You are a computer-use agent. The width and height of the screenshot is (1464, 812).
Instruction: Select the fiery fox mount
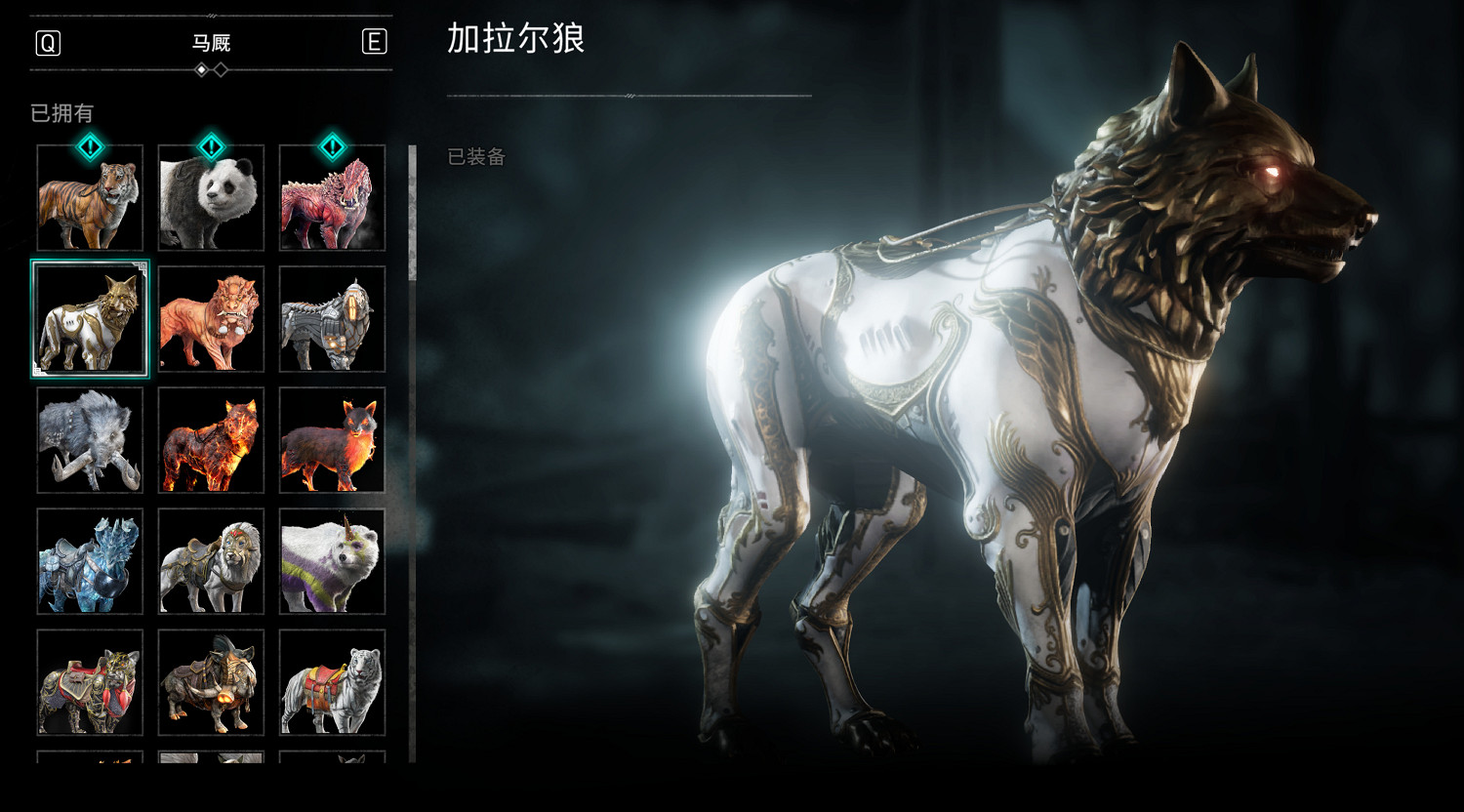(332, 440)
